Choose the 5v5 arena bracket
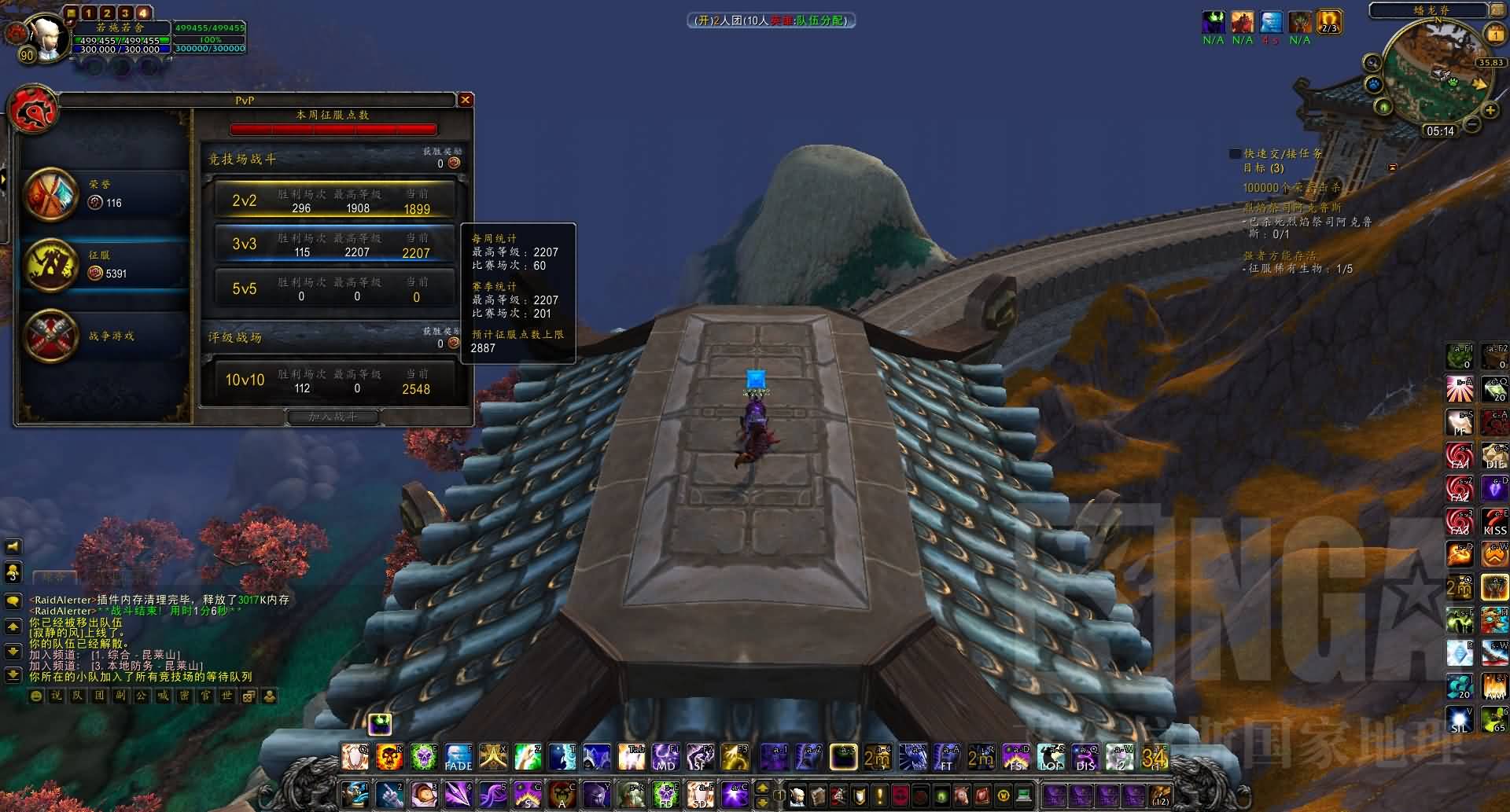Image resolution: width=1510 pixels, height=812 pixels. pyautogui.click(x=334, y=288)
